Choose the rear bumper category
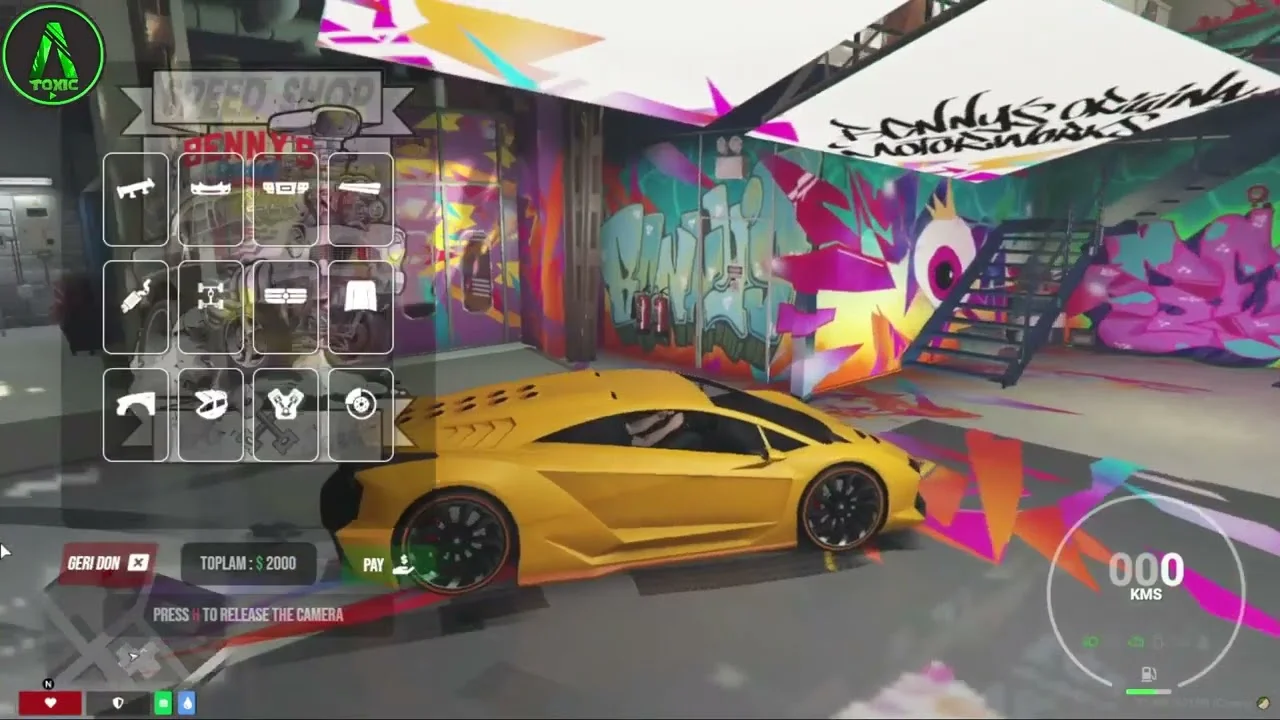Image resolution: width=1280 pixels, height=720 pixels. coord(286,199)
